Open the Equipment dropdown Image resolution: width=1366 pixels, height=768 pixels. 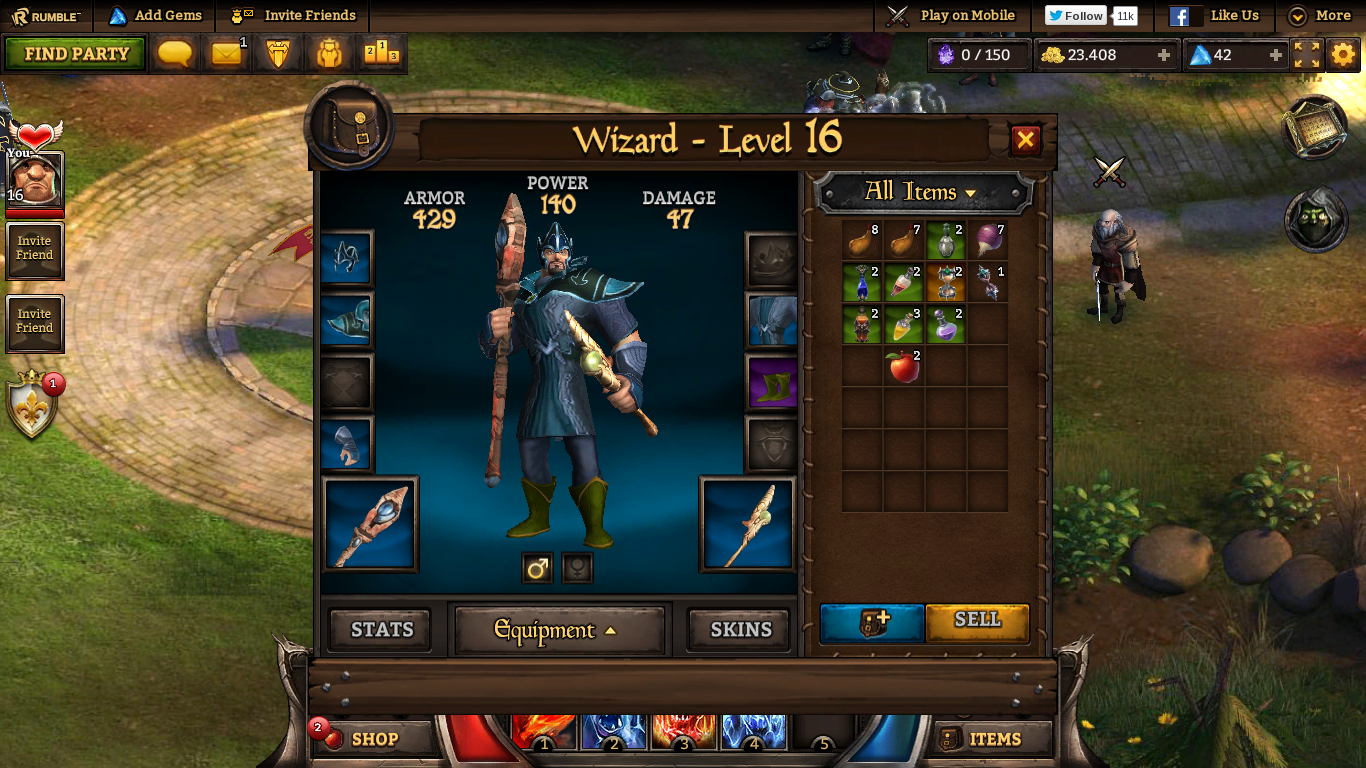(x=559, y=630)
